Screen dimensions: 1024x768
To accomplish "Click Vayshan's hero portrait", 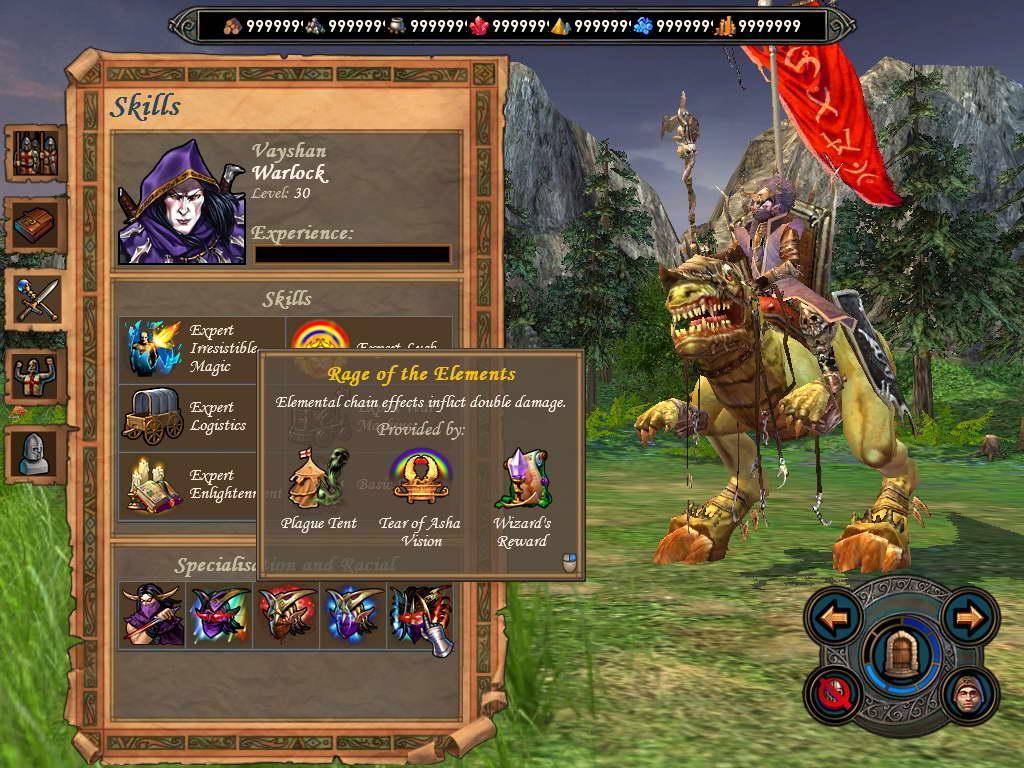I will pyautogui.click(x=181, y=203).
